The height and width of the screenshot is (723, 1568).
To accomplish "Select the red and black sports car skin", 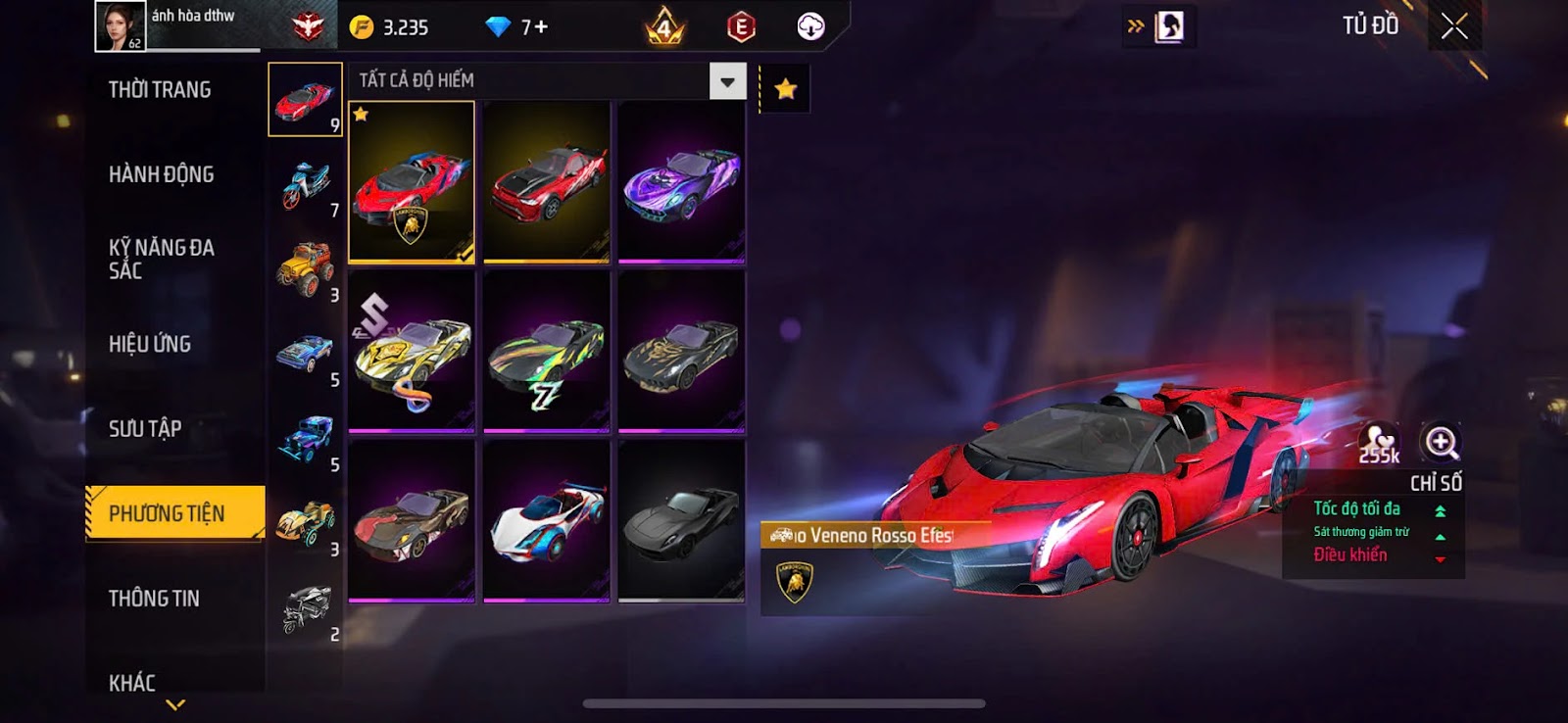I will click(547, 183).
